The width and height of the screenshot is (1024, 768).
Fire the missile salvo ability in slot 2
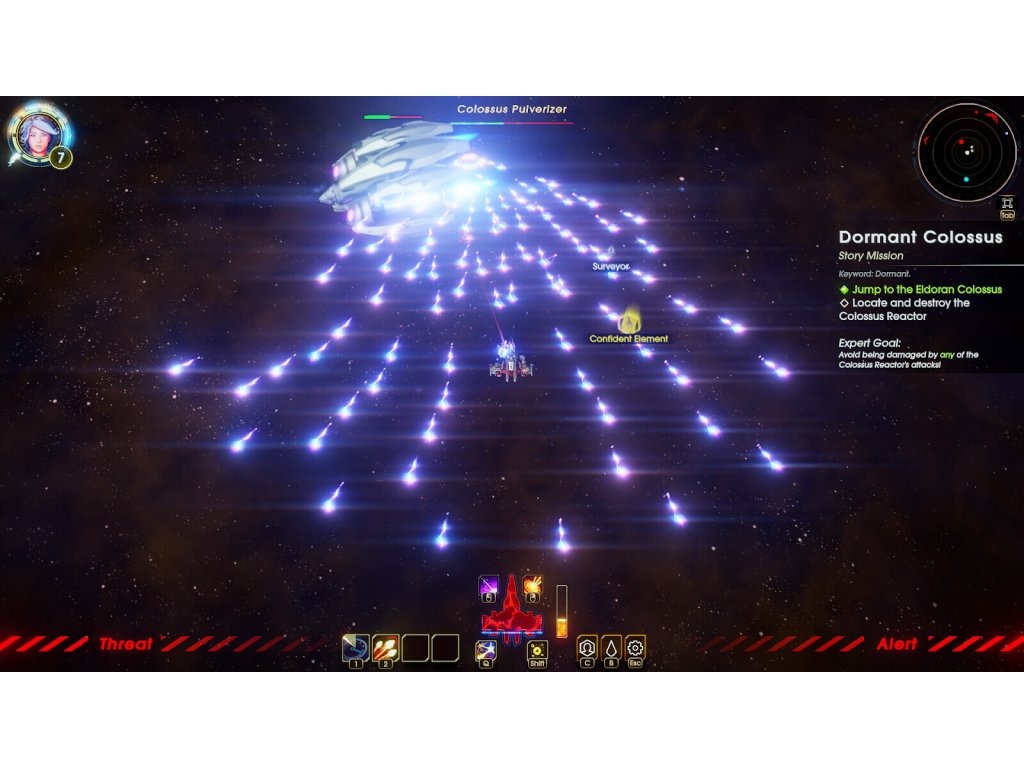click(x=386, y=648)
